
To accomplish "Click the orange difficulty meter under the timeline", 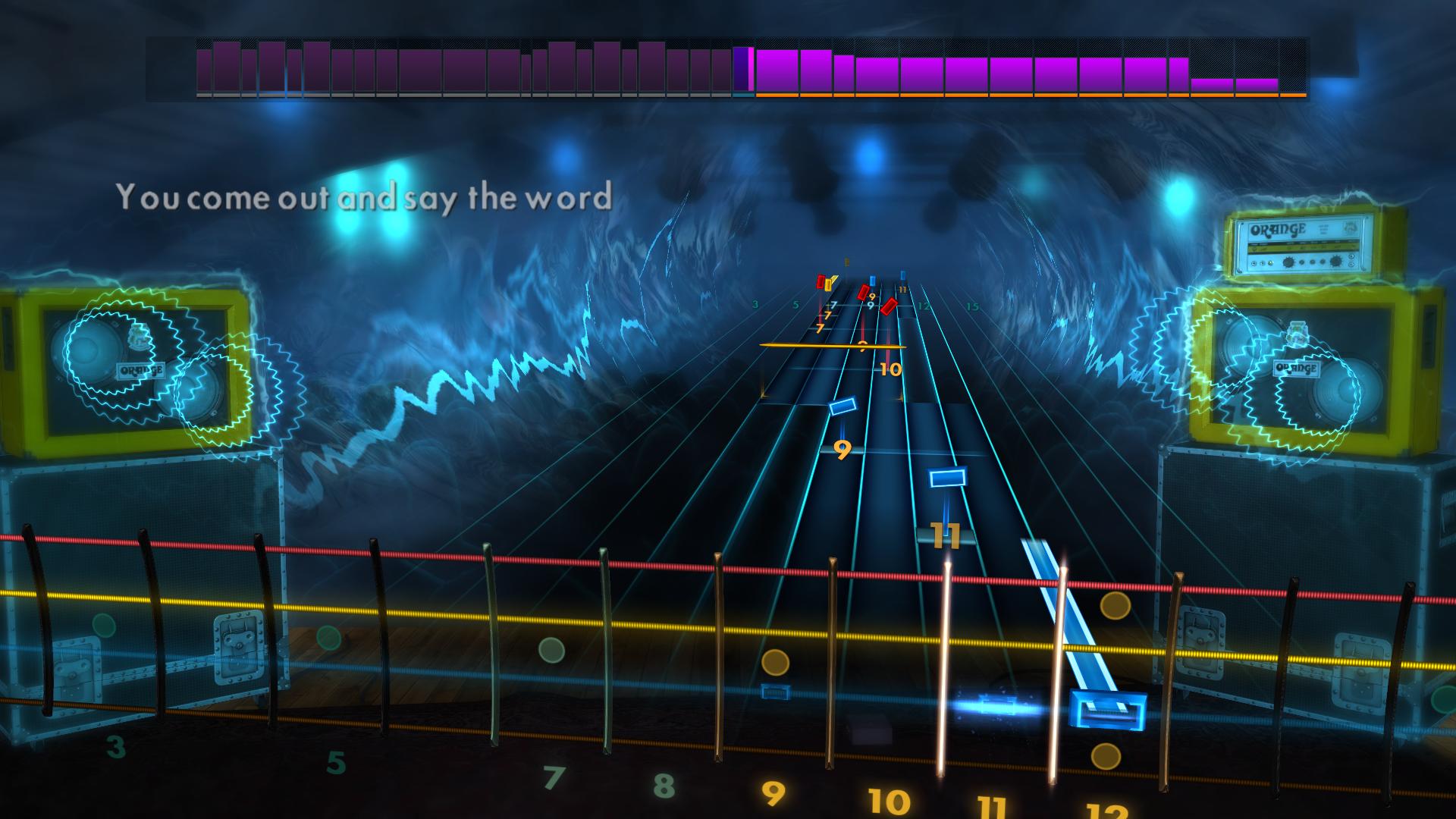I will (x=1024, y=96).
